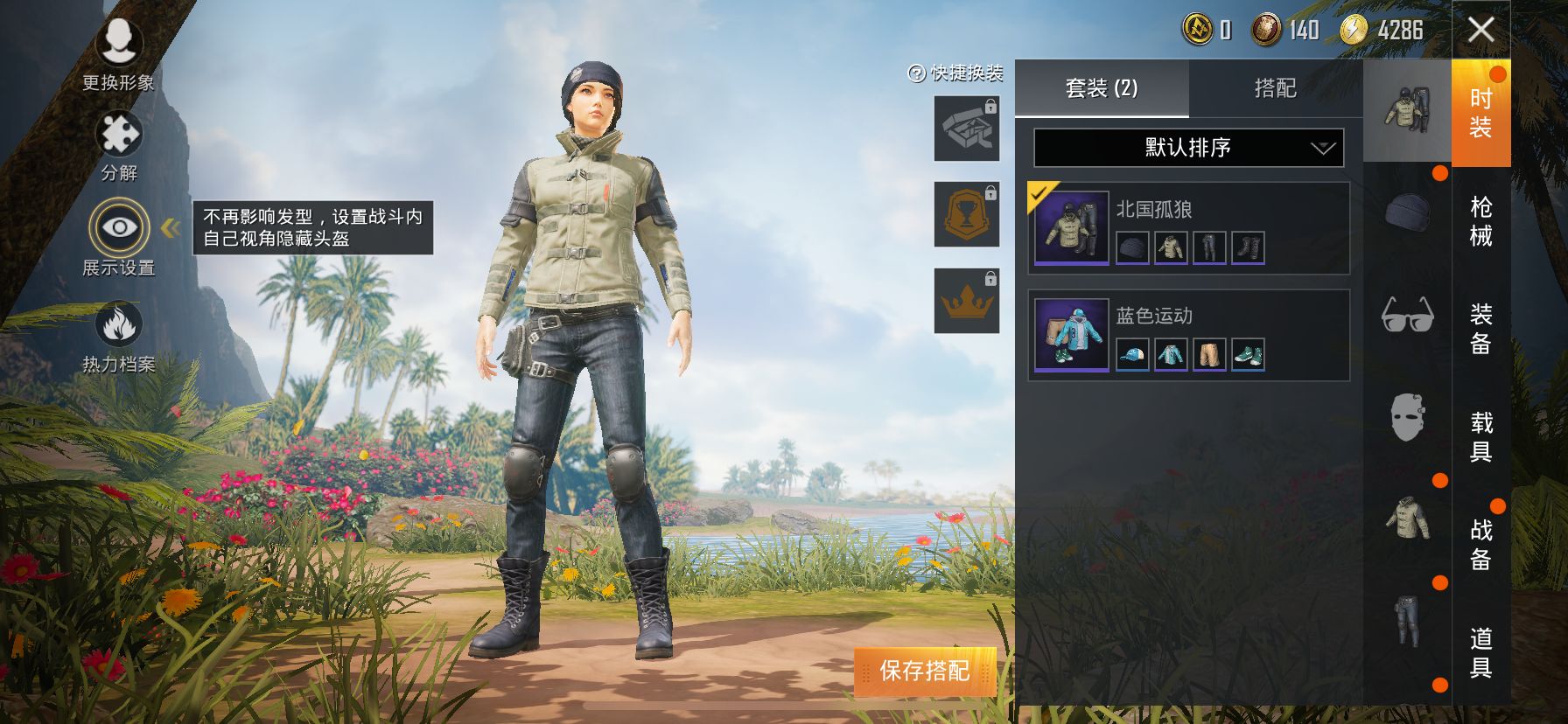Open the 战备 category
The width and height of the screenshot is (1568, 724).
tap(1480, 544)
